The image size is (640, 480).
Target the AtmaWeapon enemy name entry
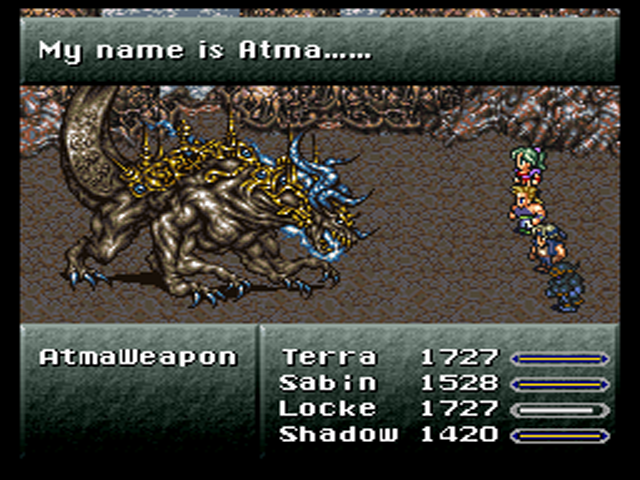(x=138, y=357)
